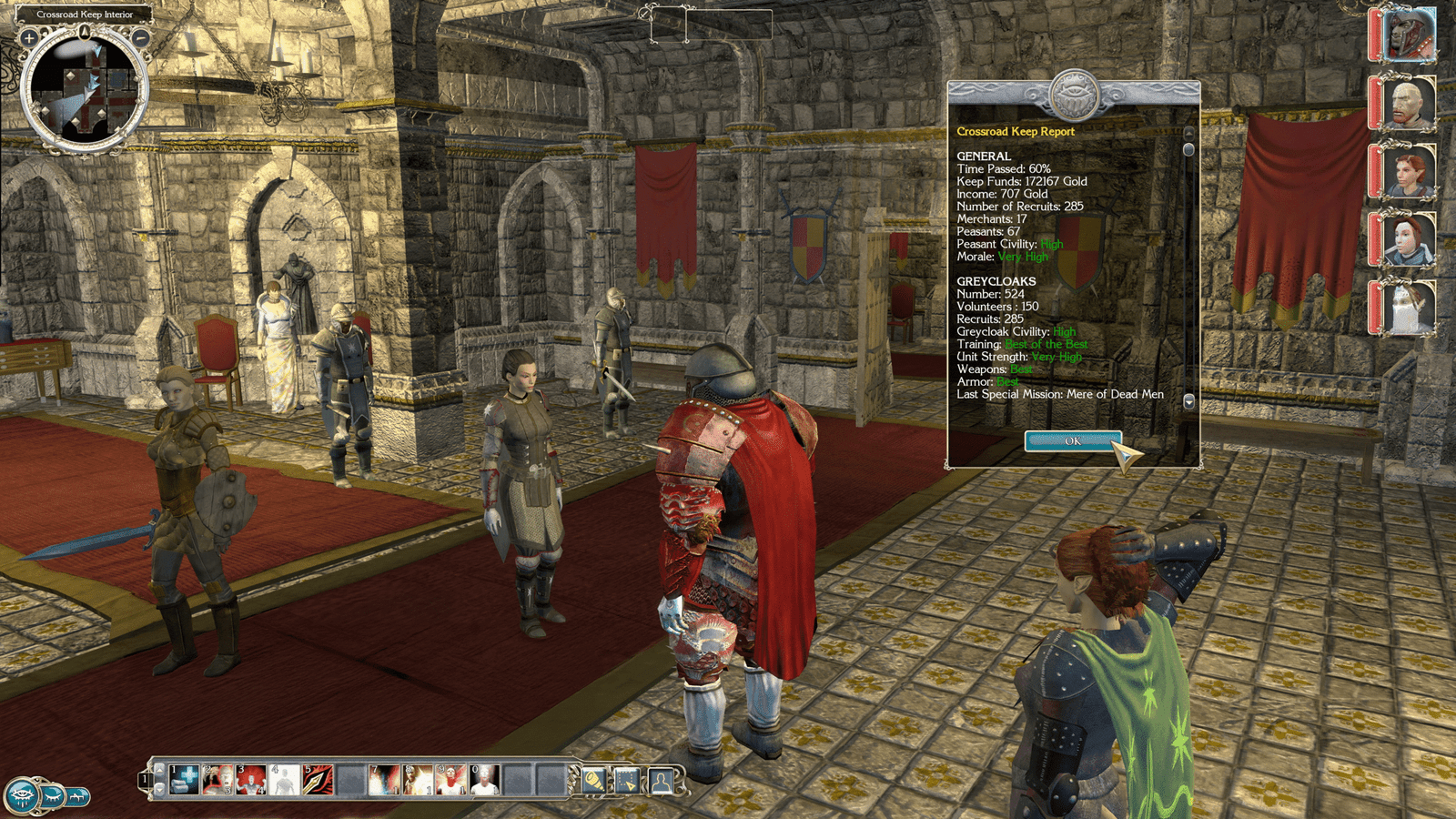Click the flashlight icon beside the hotbar
The height and width of the screenshot is (819, 1456).
point(593,781)
